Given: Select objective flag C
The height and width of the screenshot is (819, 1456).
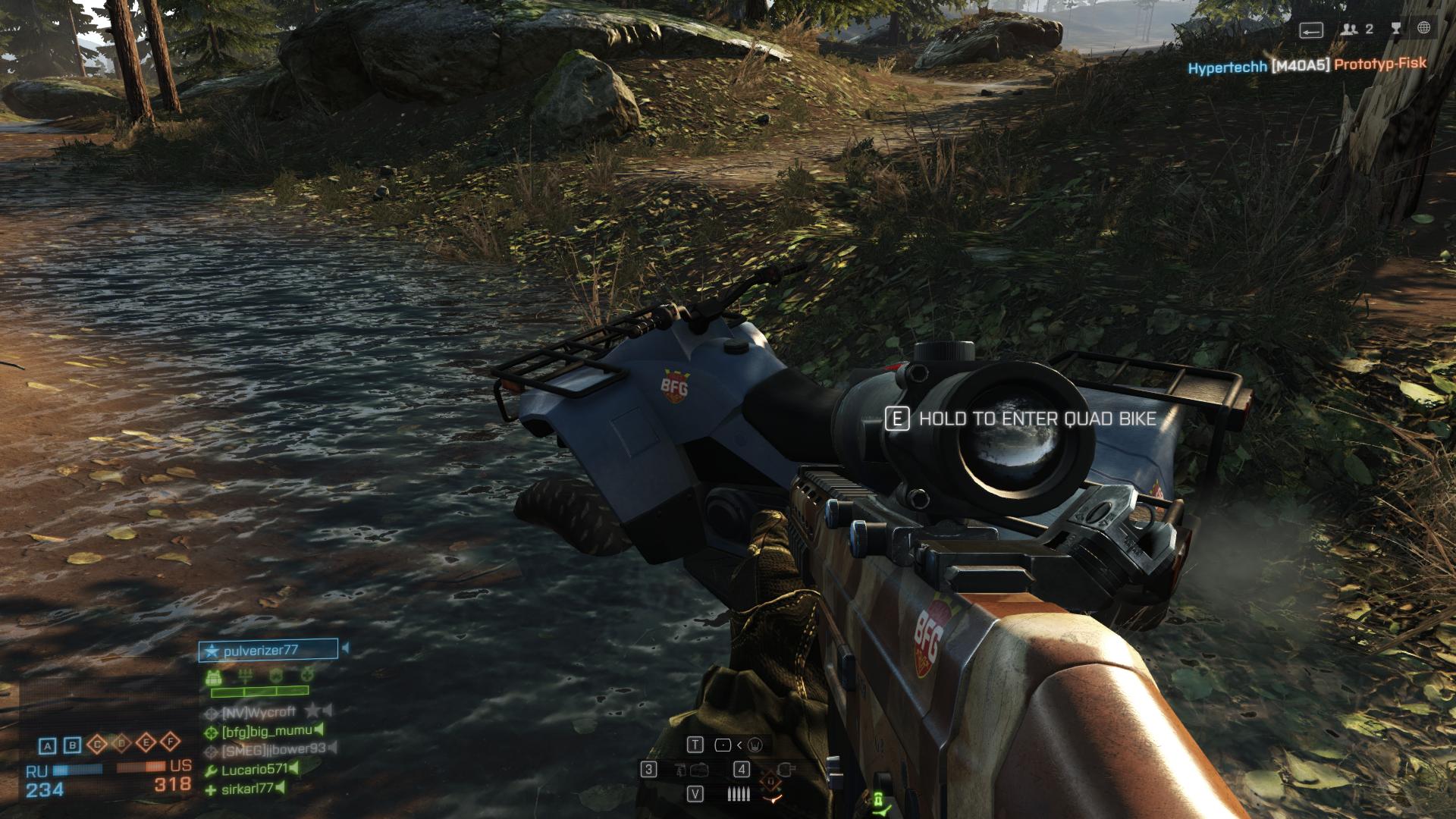Looking at the screenshot, I should pos(97,745).
